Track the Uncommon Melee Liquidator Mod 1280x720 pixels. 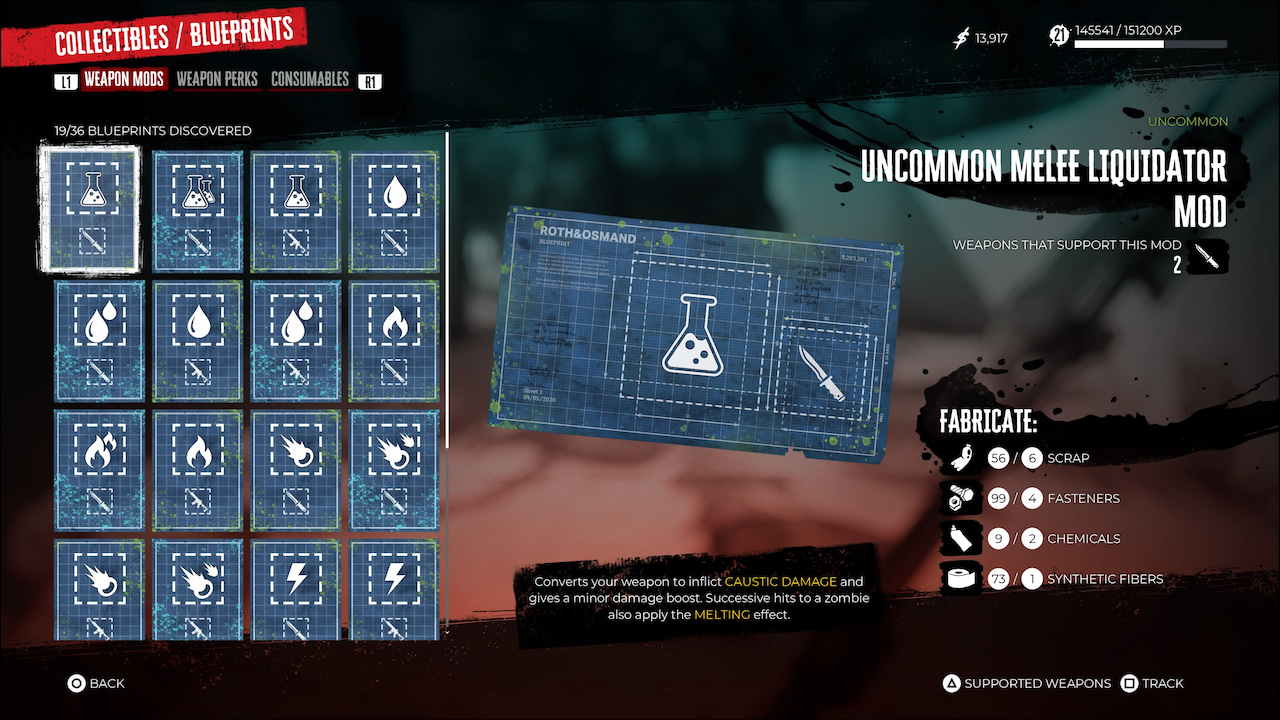click(x=1152, y=683)
